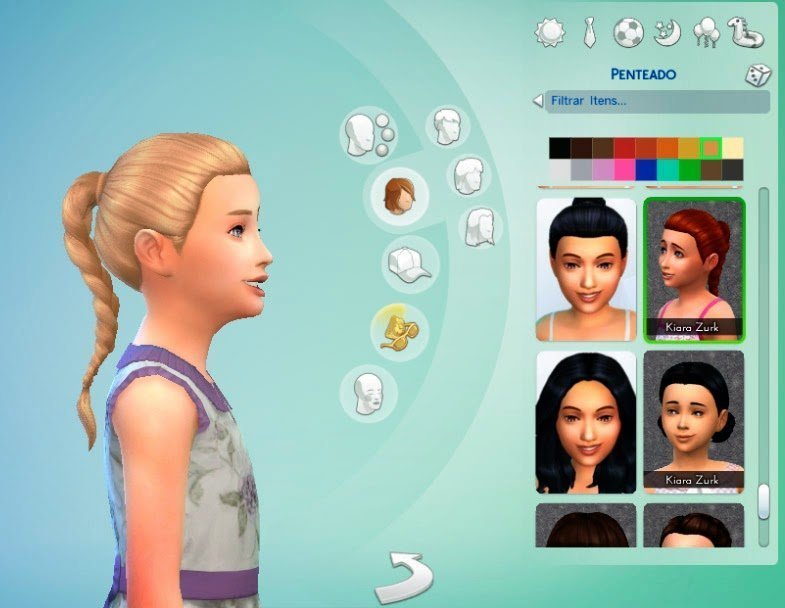
Task: Pick the black hair color swatch
Action: 559,148
